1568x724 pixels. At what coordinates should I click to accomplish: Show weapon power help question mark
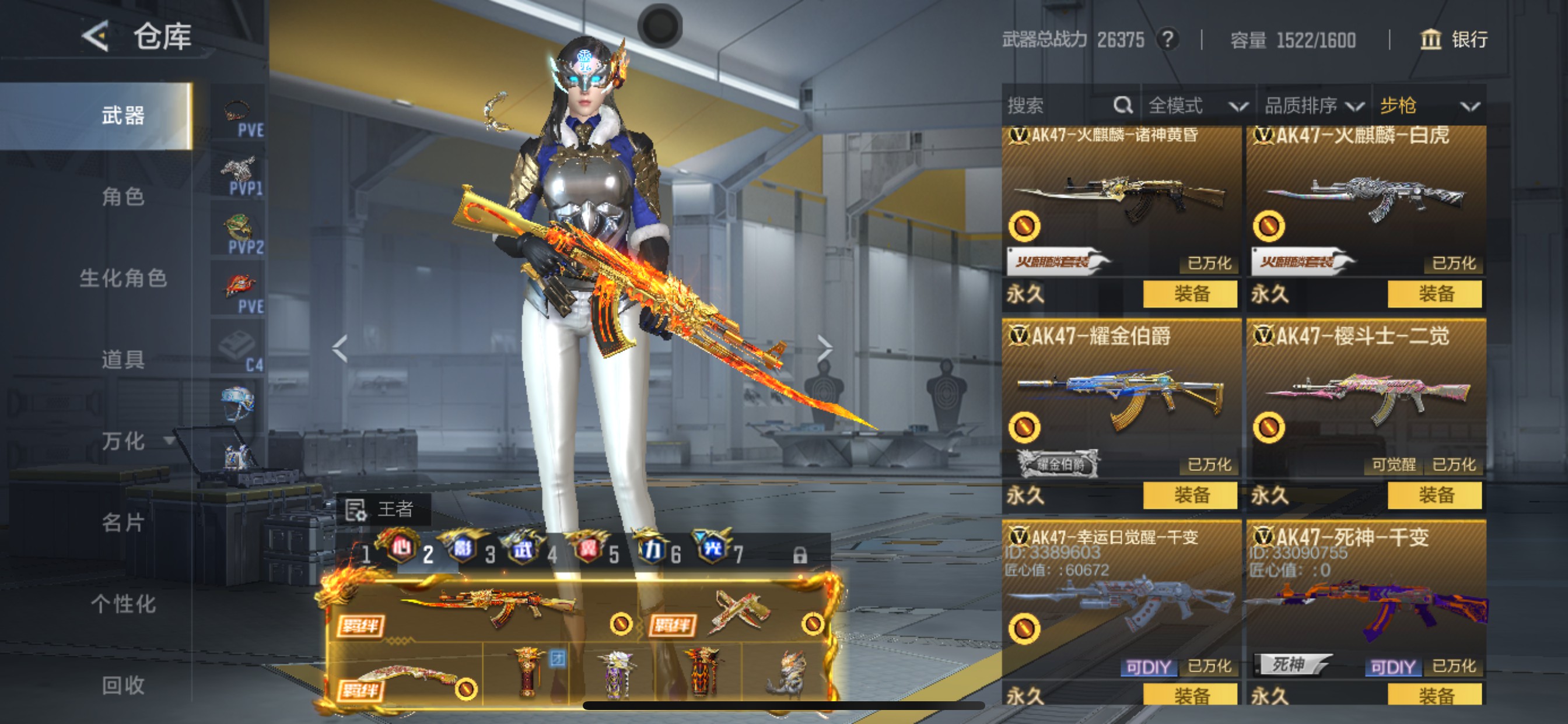click(1167, 40)
